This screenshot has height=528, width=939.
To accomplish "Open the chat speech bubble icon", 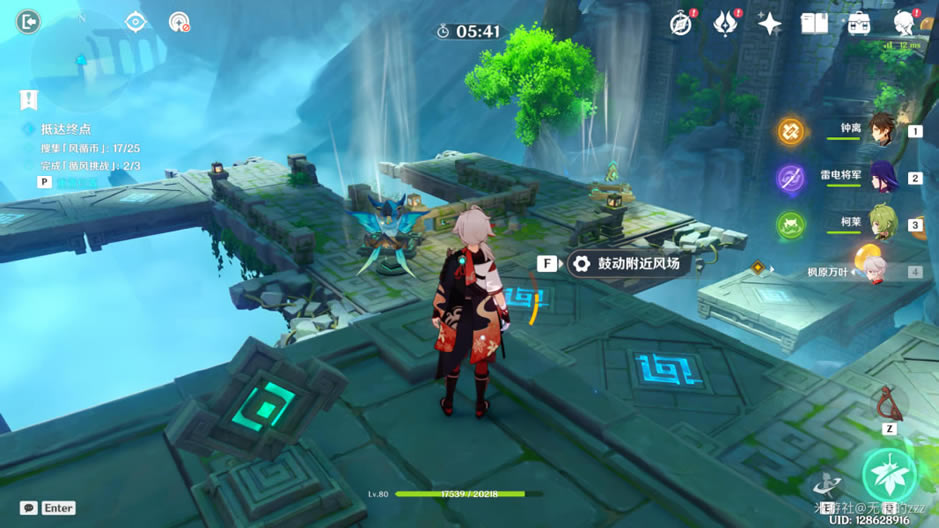I will [x=29, y=508].
